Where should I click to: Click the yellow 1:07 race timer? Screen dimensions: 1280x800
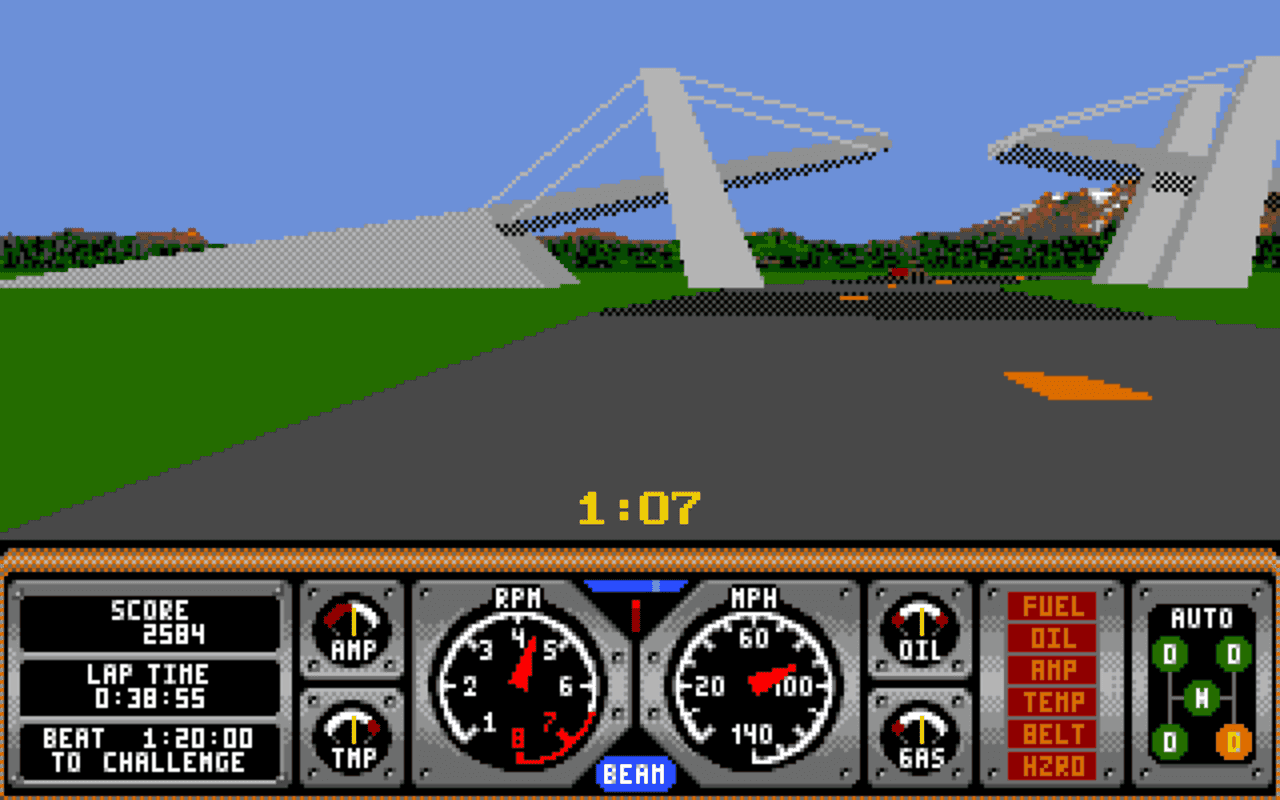click(640, 506)
